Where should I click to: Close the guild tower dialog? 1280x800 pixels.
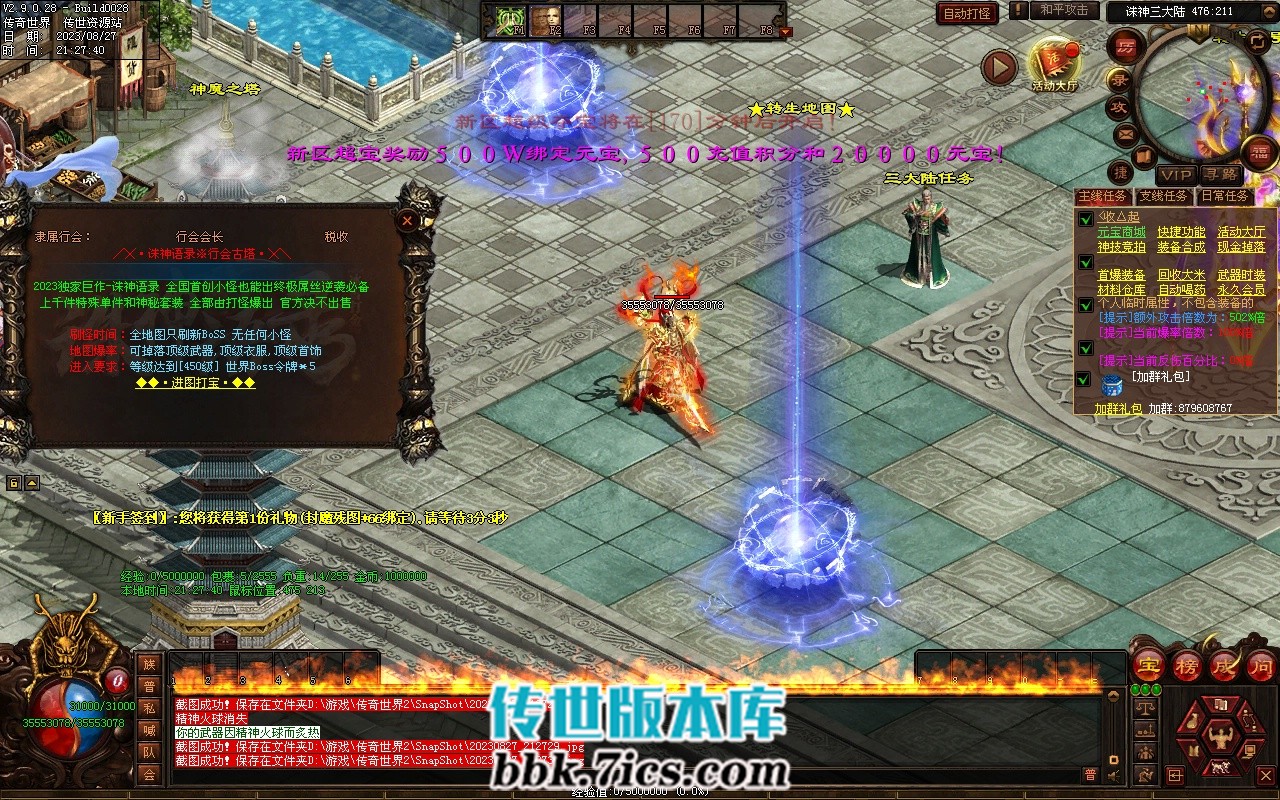tap(407, 220)
